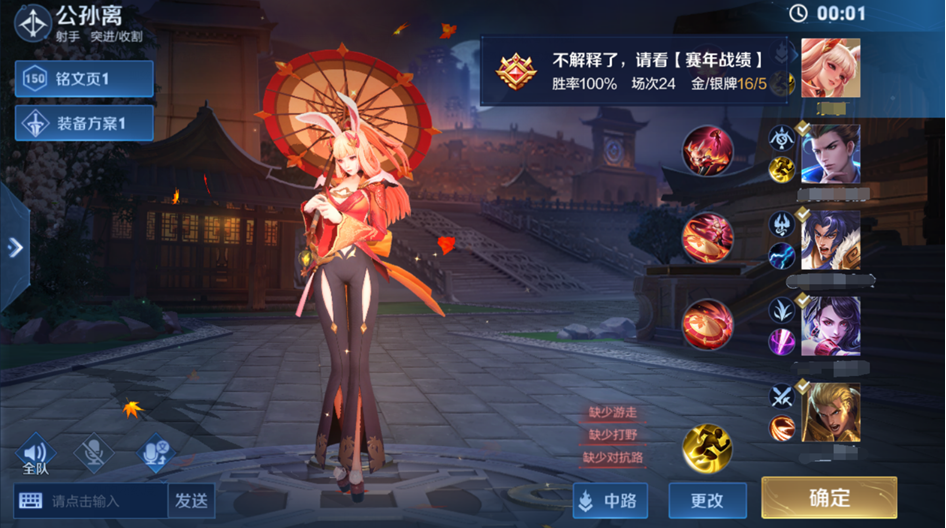Select the bunny-eared player portrait
This screenshot has height=528, width=946.
tap(830, 68)
